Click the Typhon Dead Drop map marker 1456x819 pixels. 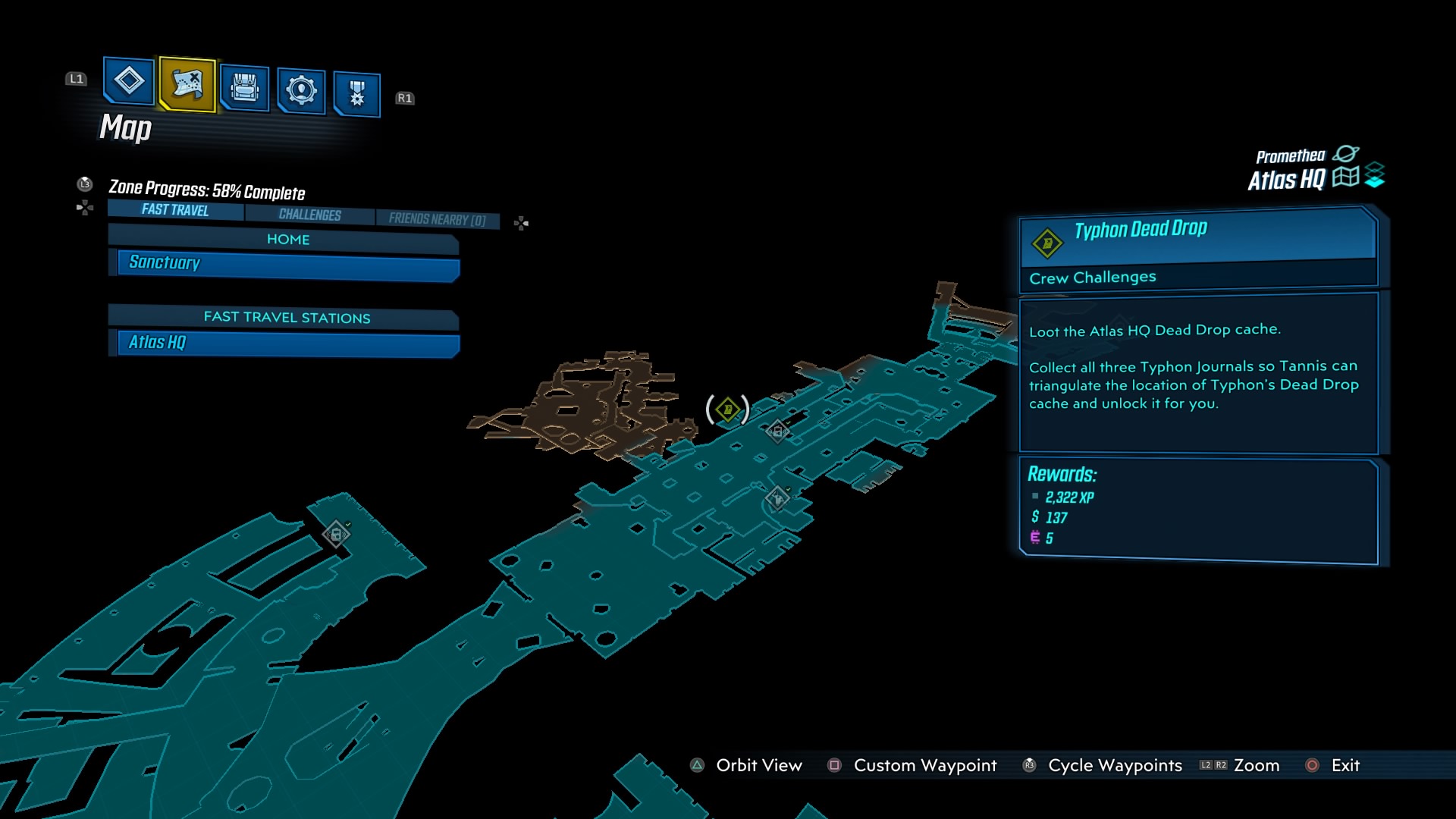pyautogui.click(x=728, y=409)
